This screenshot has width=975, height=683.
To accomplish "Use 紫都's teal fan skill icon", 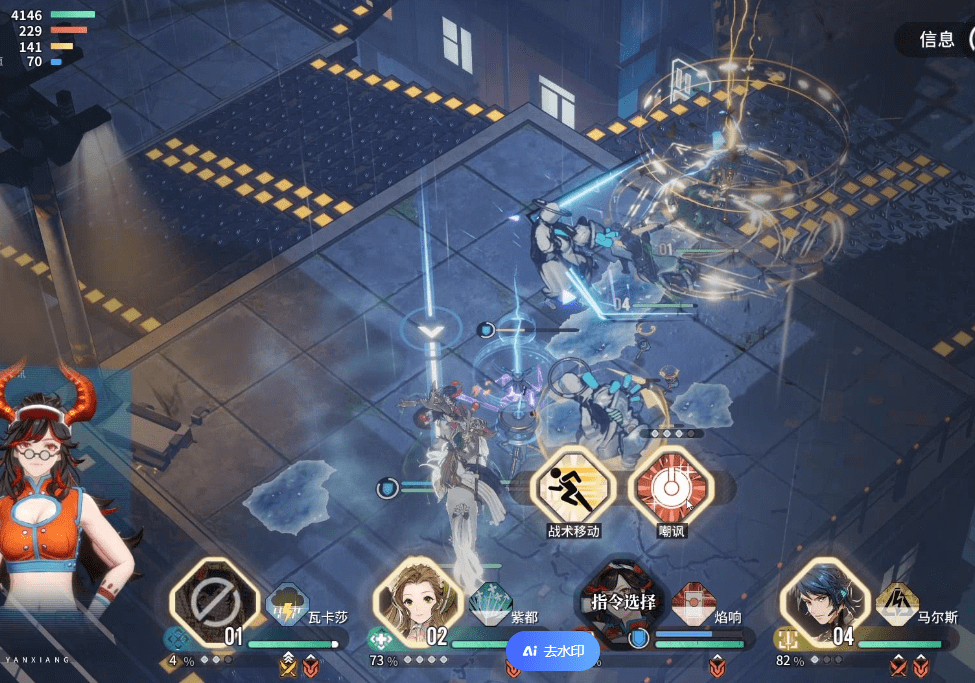I will click(x=490, y=603).
